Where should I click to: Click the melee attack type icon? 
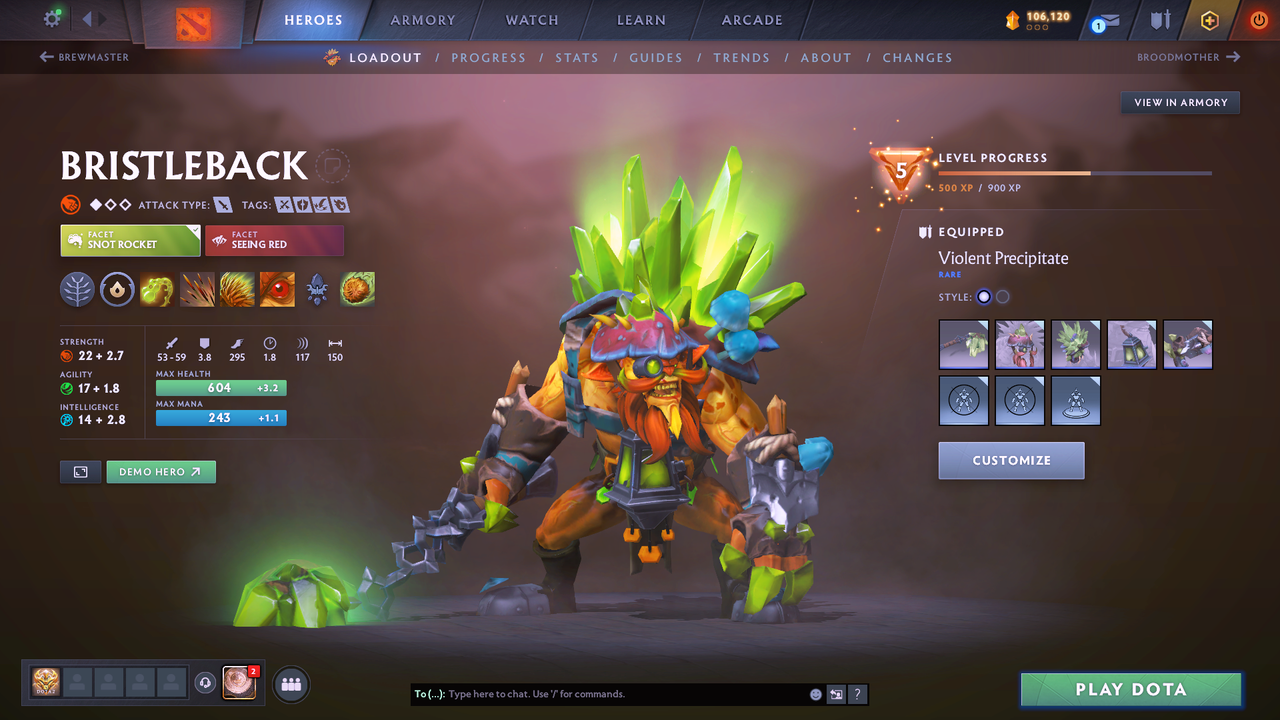[x=222, y=204]
